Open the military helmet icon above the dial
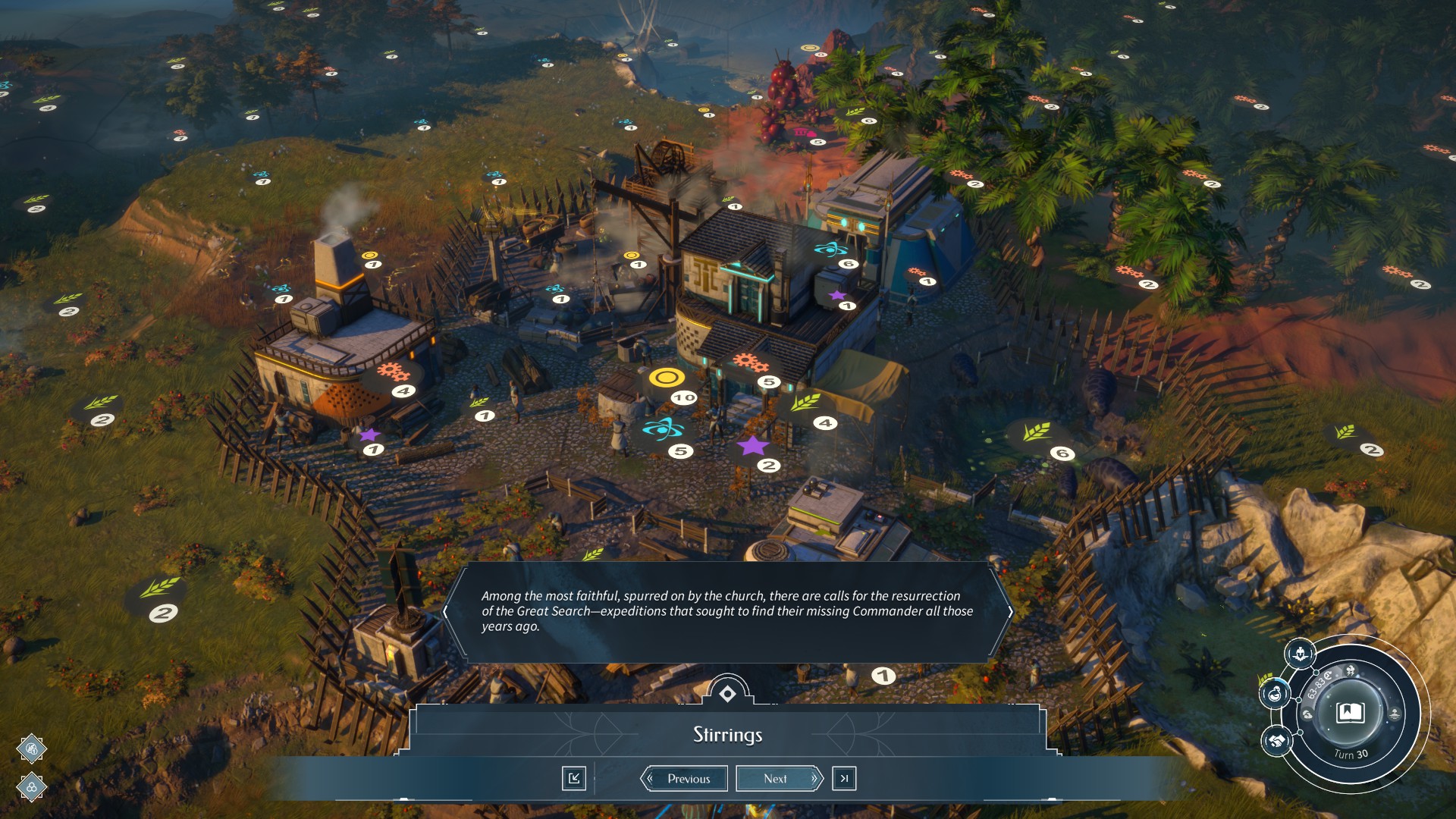 [1300, 654]
